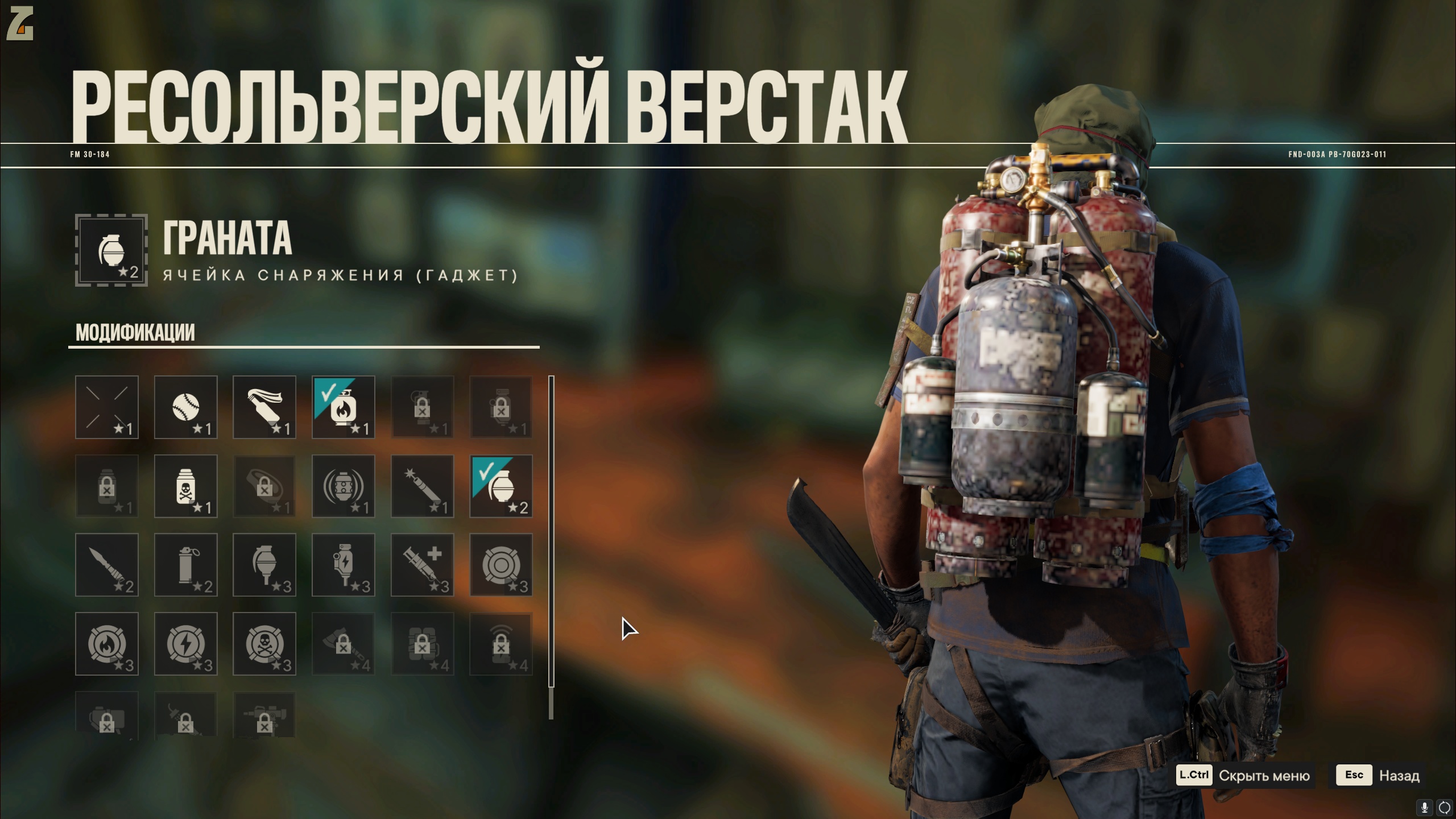
Task: Choose the throwing knife gadget
Action: [107, 565]
